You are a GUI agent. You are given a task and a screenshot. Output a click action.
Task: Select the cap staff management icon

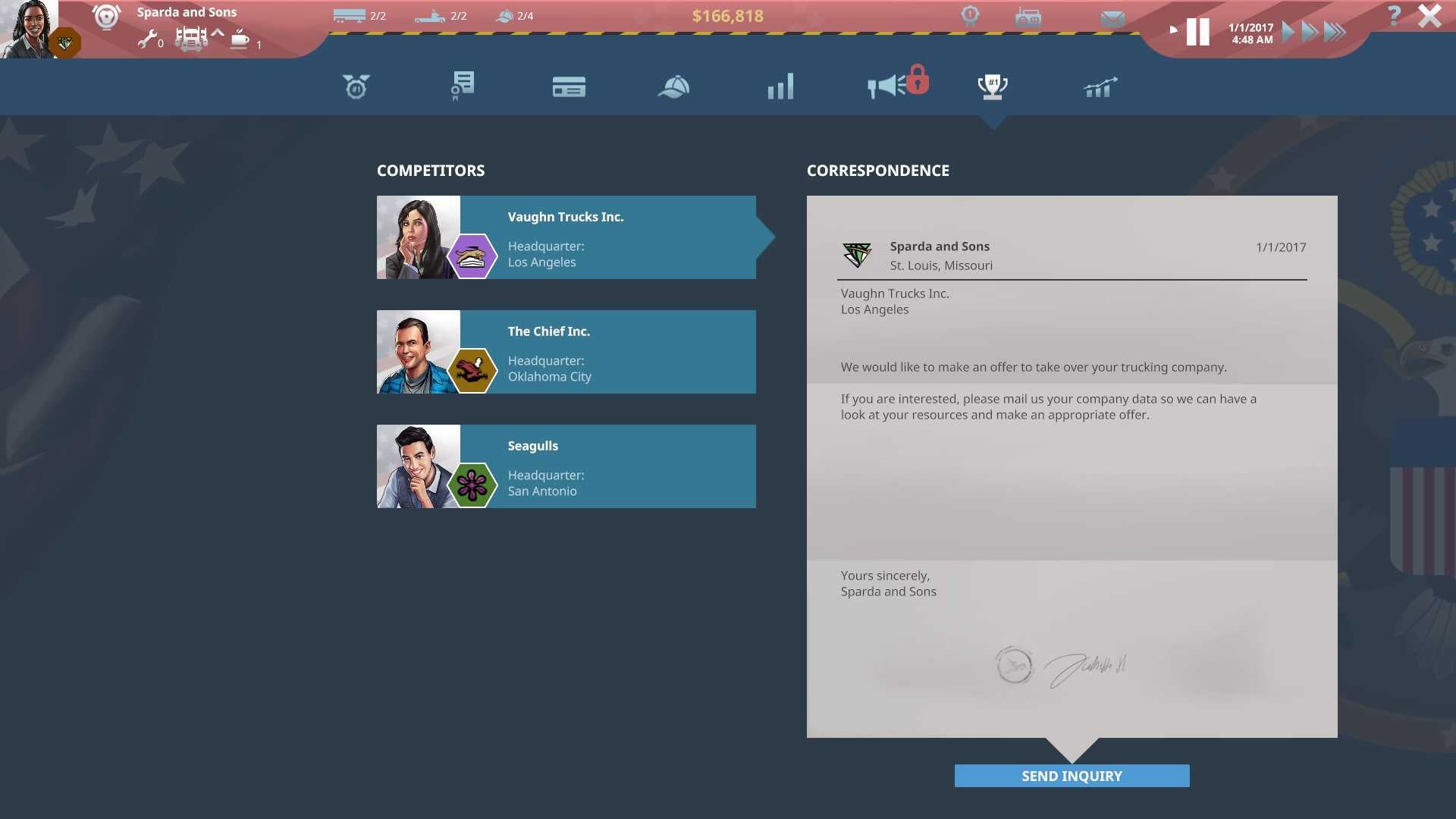674,86
